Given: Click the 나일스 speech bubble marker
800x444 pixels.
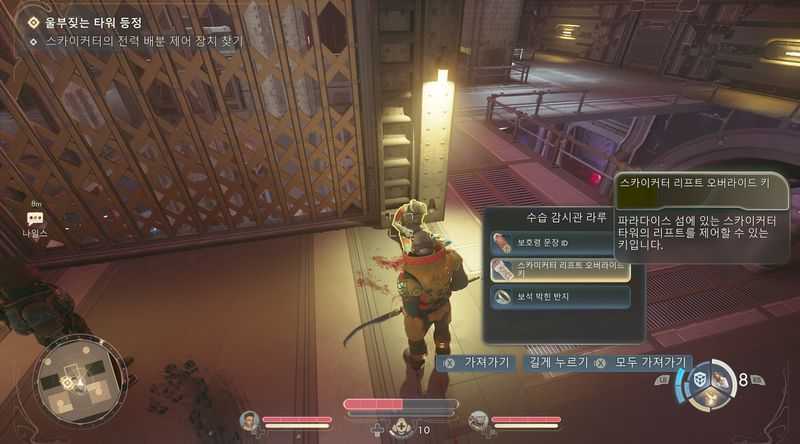Looking at the screenshot, I should pyautogui.click(x=35, y=218).
